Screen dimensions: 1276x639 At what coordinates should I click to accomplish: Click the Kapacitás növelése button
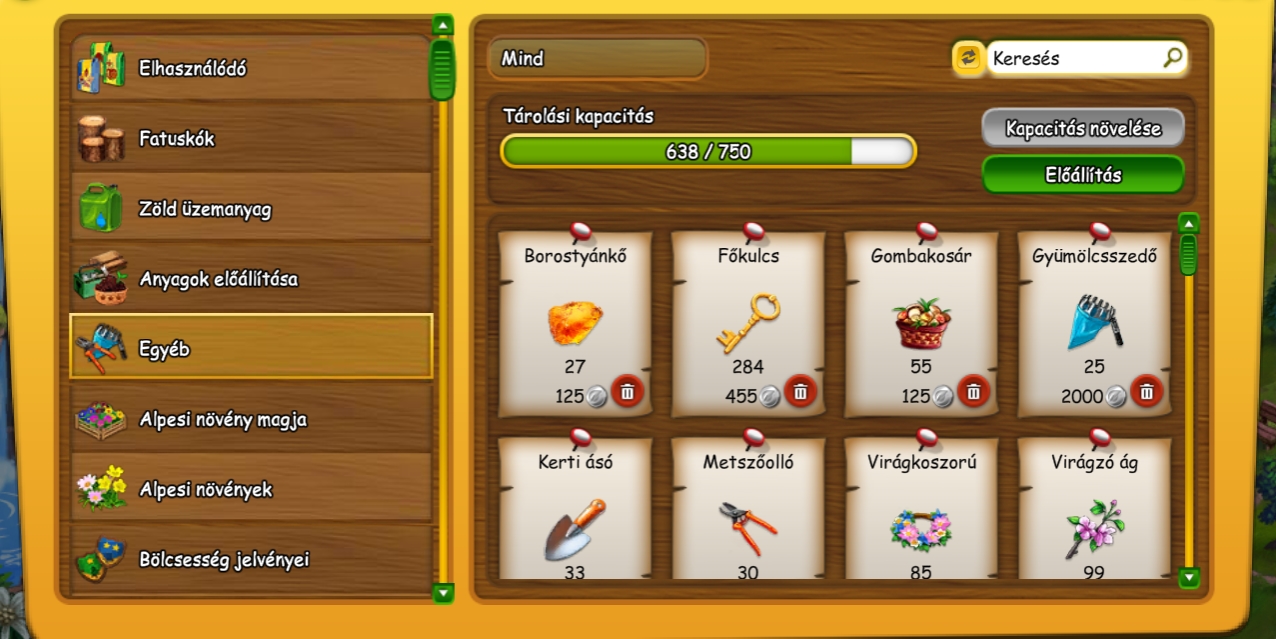1082,129
